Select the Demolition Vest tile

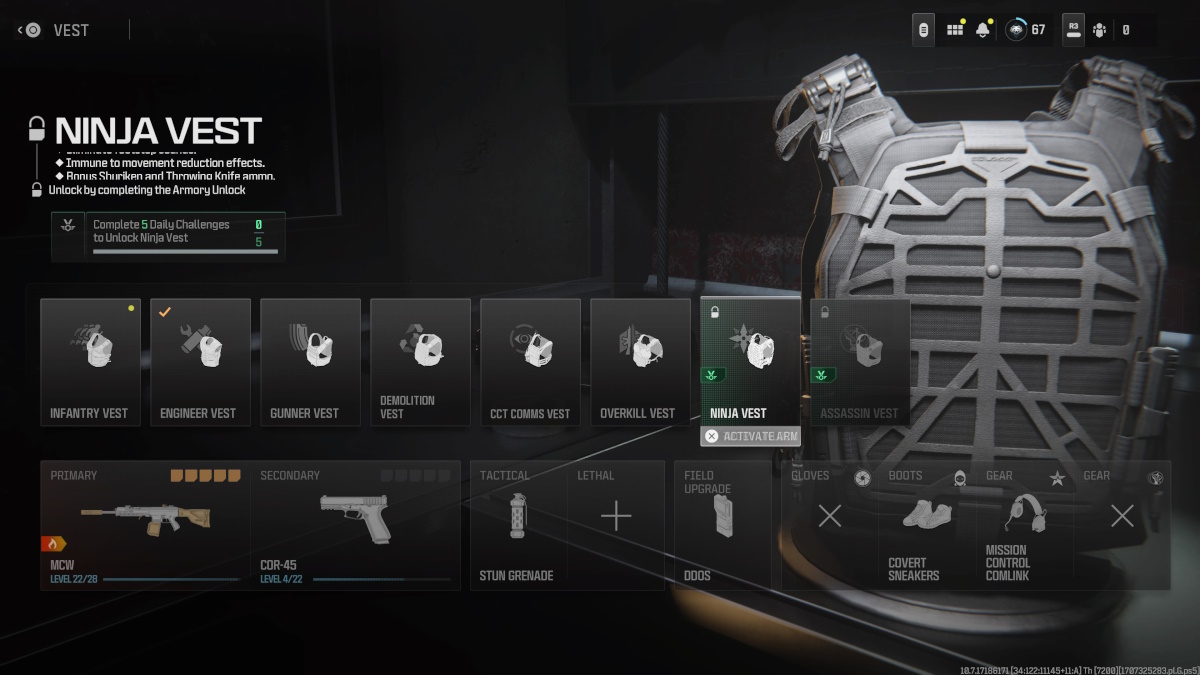[x=420, y=362]
